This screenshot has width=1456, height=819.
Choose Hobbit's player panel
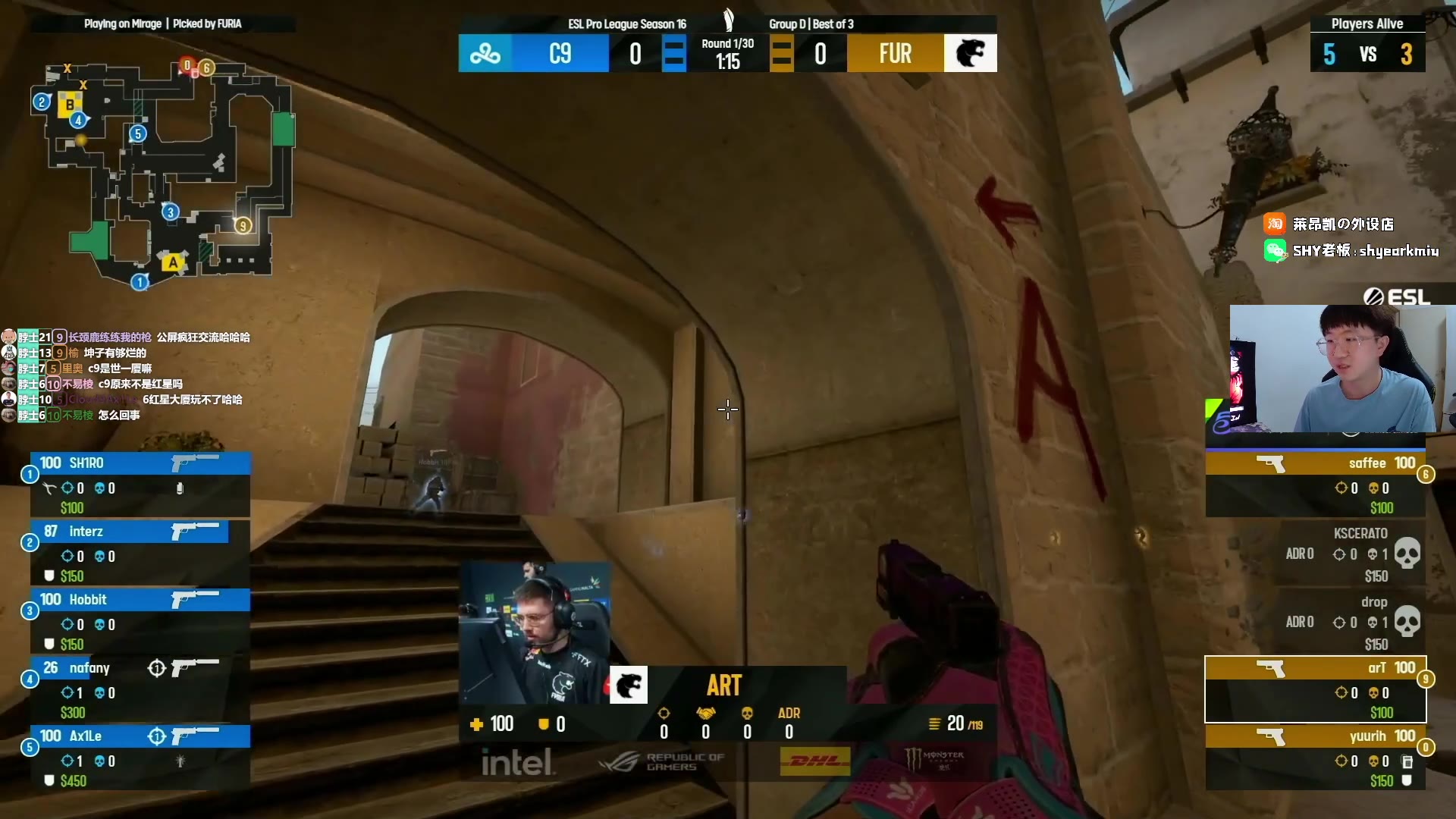coord(140,620)
